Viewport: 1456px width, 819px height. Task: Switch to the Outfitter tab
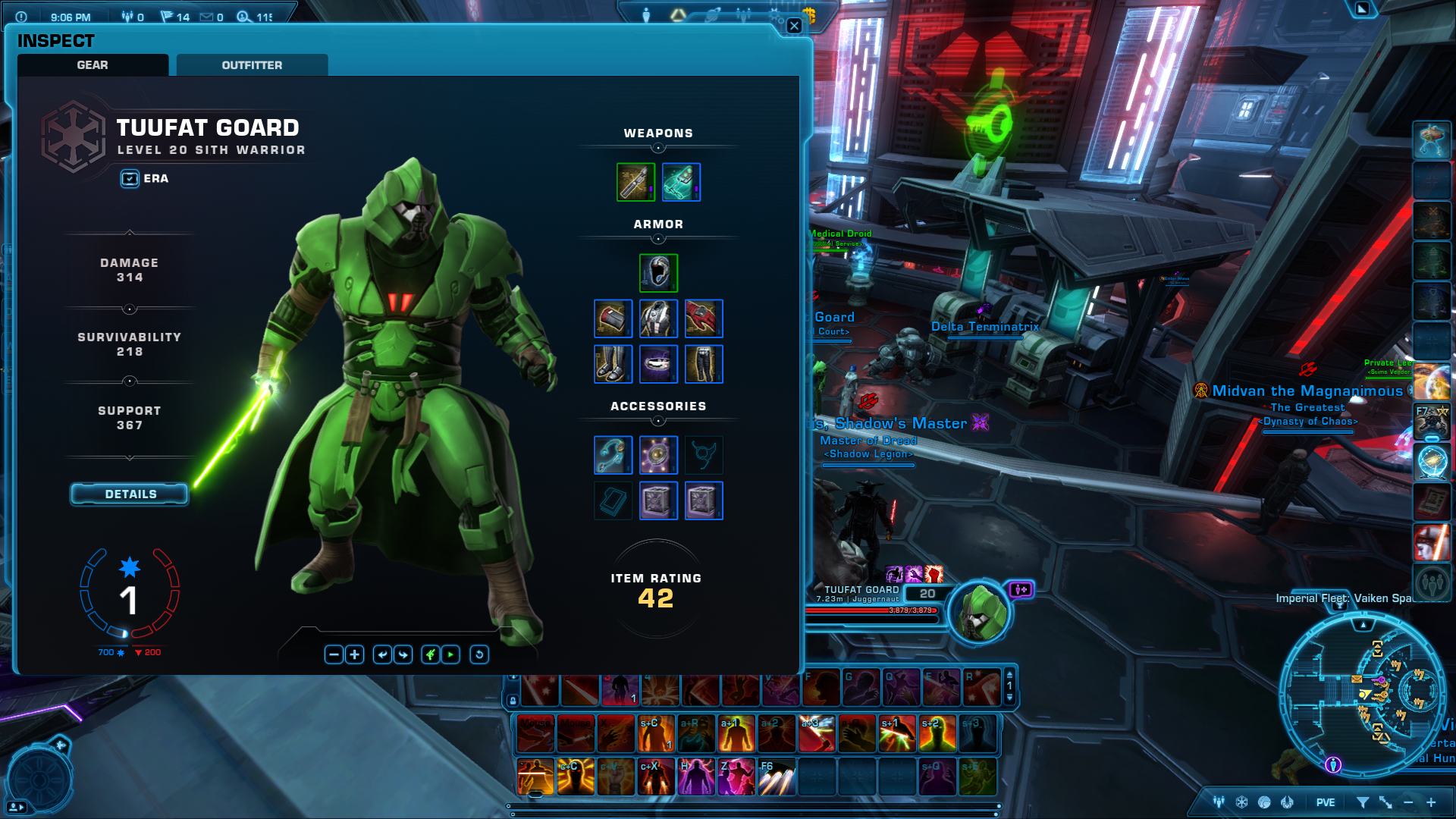click(252, 65)
